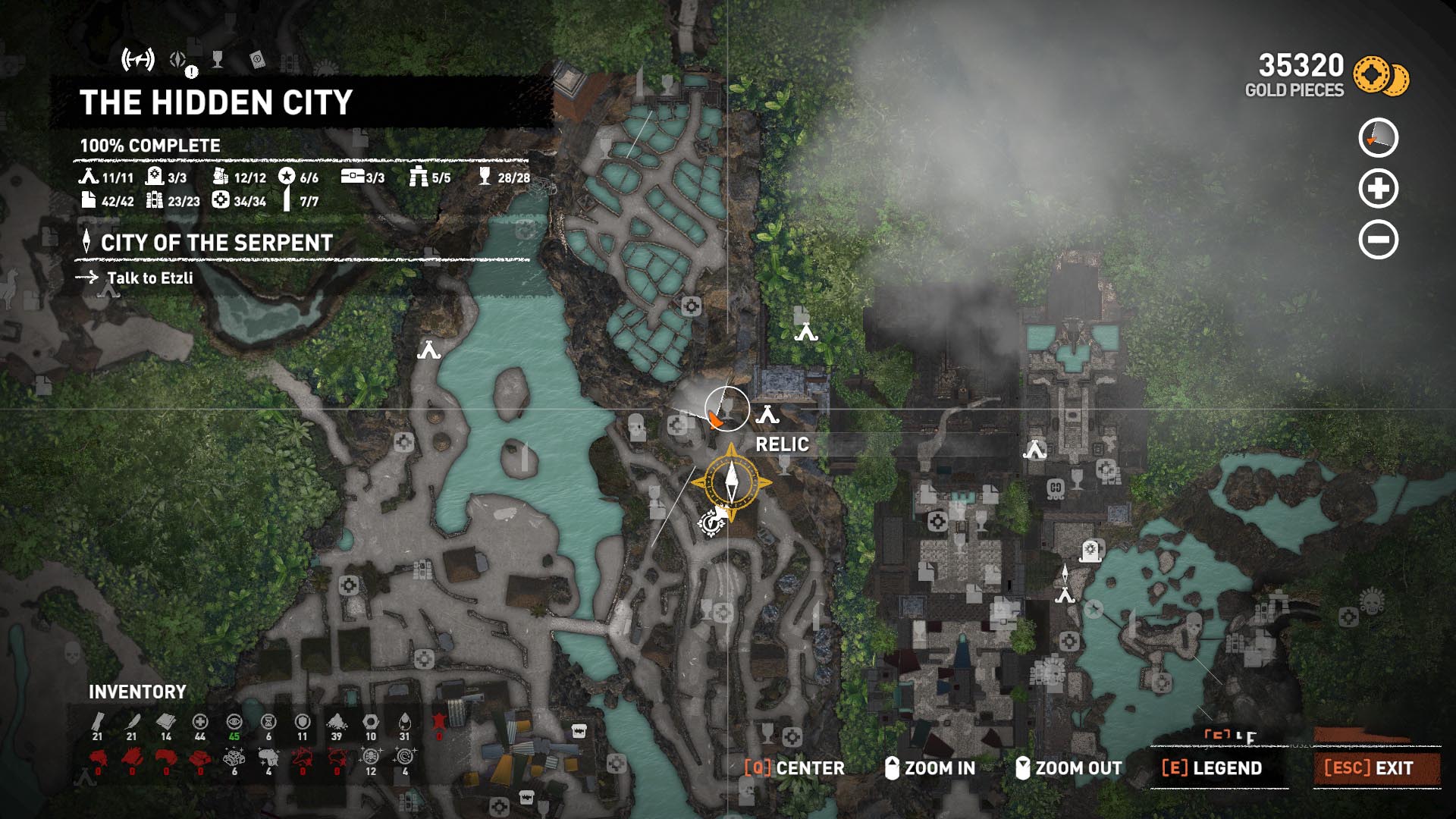Open the artifact card tab
Viewport: 1456px width, 819px height.
click(x=257, y=60)
